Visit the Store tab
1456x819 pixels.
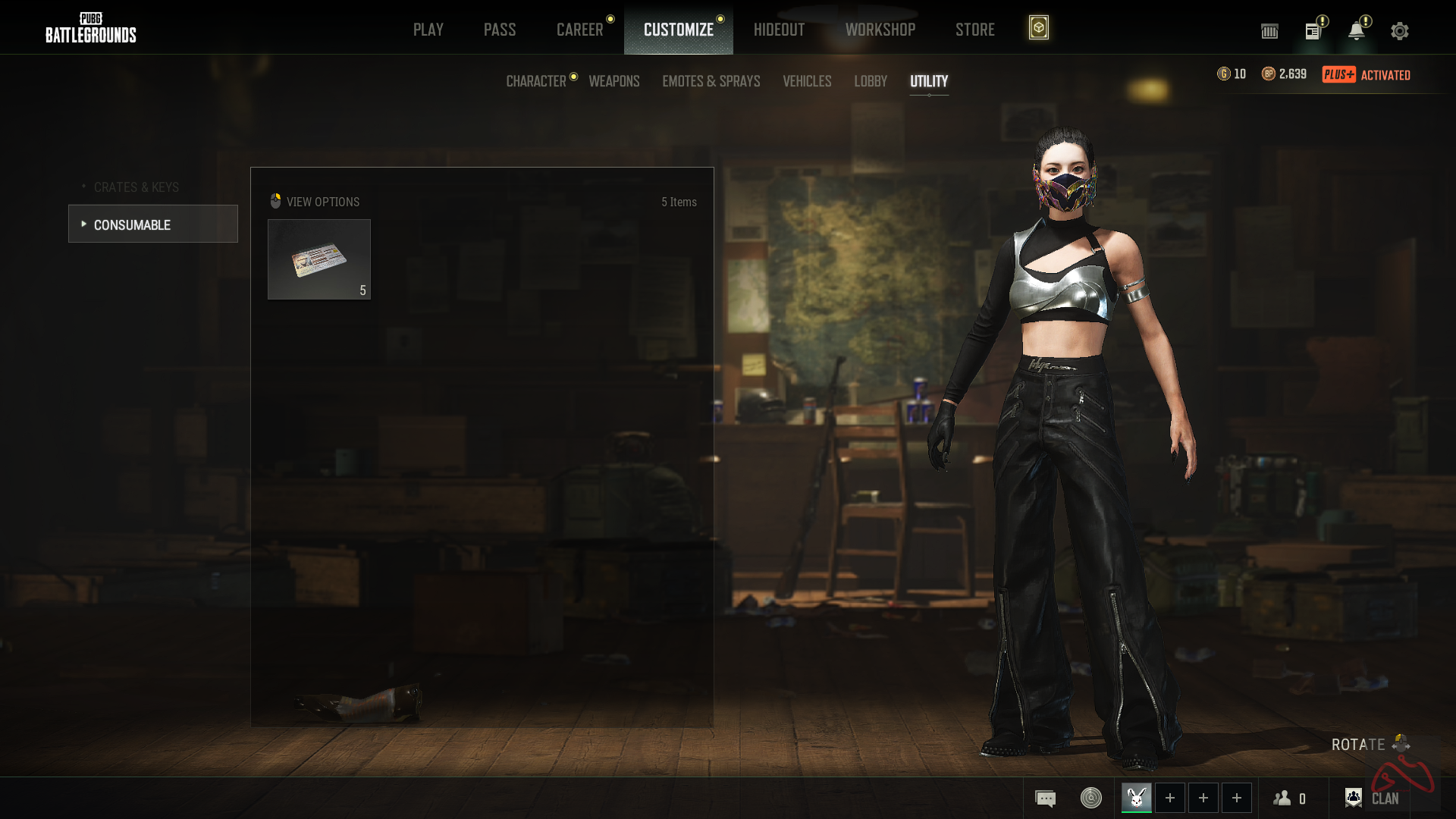tap(974, 30)
